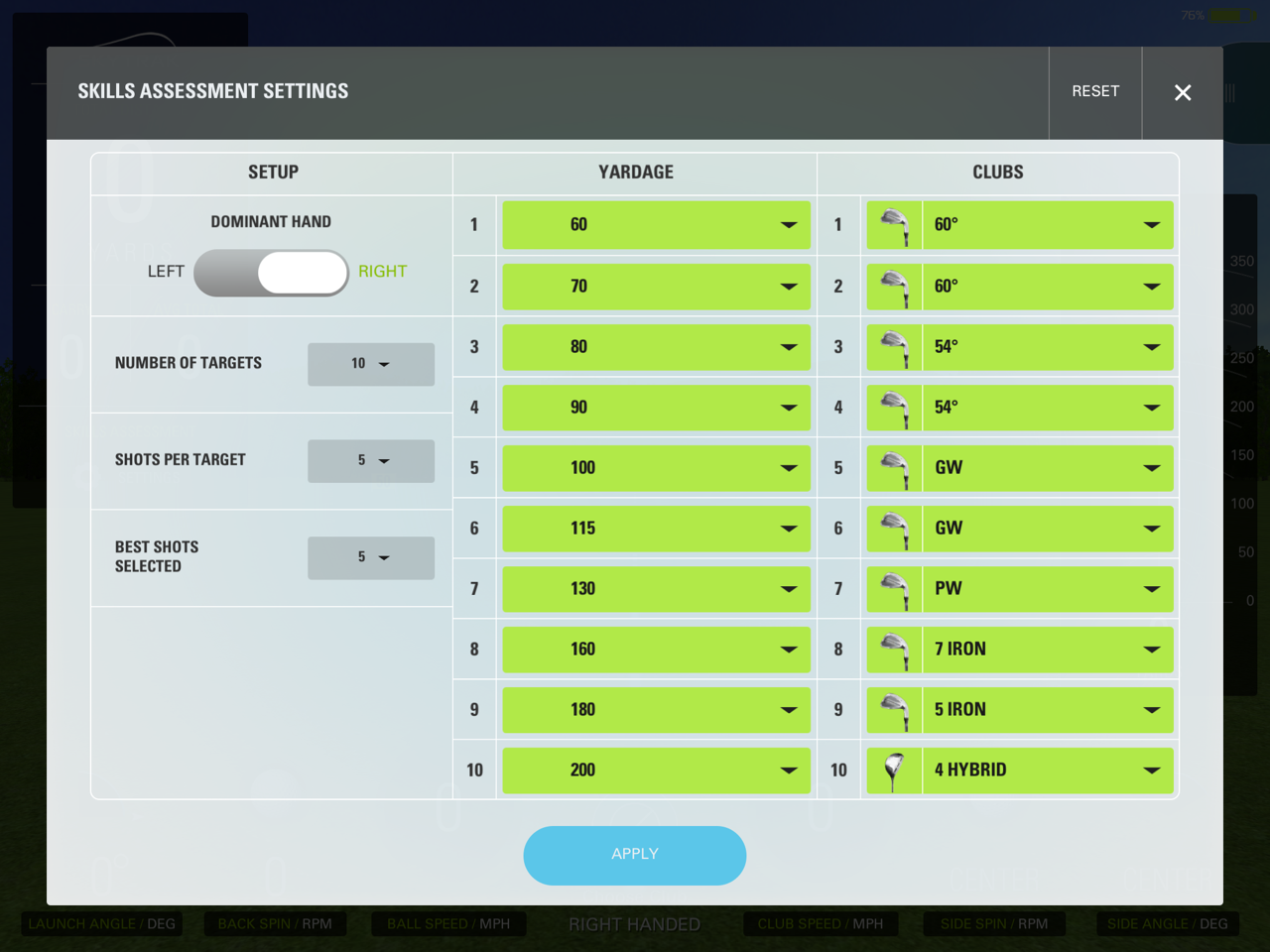Screen dimensions: 1270x952
Task: Open the Number of Targets dropdown
Action: click(x=370, y=364)
